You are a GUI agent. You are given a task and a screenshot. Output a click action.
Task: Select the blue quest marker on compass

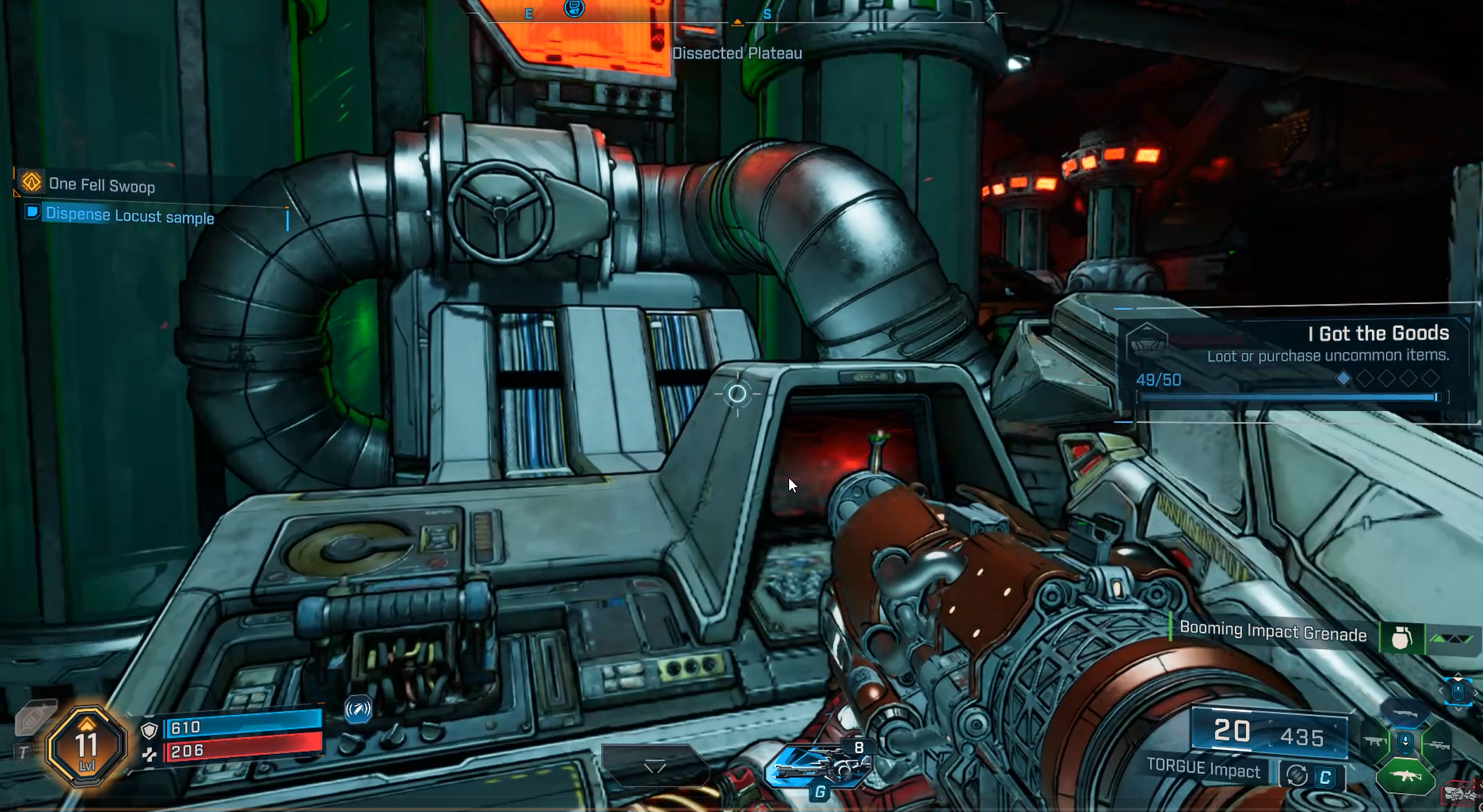point(574,8)
